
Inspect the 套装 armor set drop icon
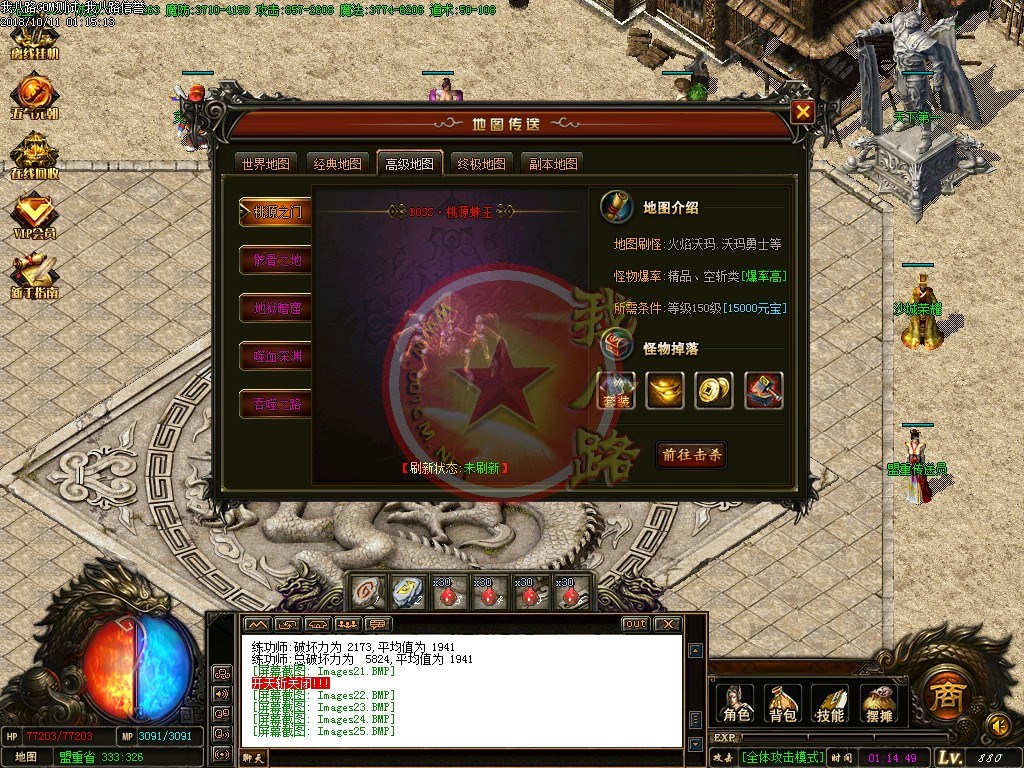(x=617, y=390)
